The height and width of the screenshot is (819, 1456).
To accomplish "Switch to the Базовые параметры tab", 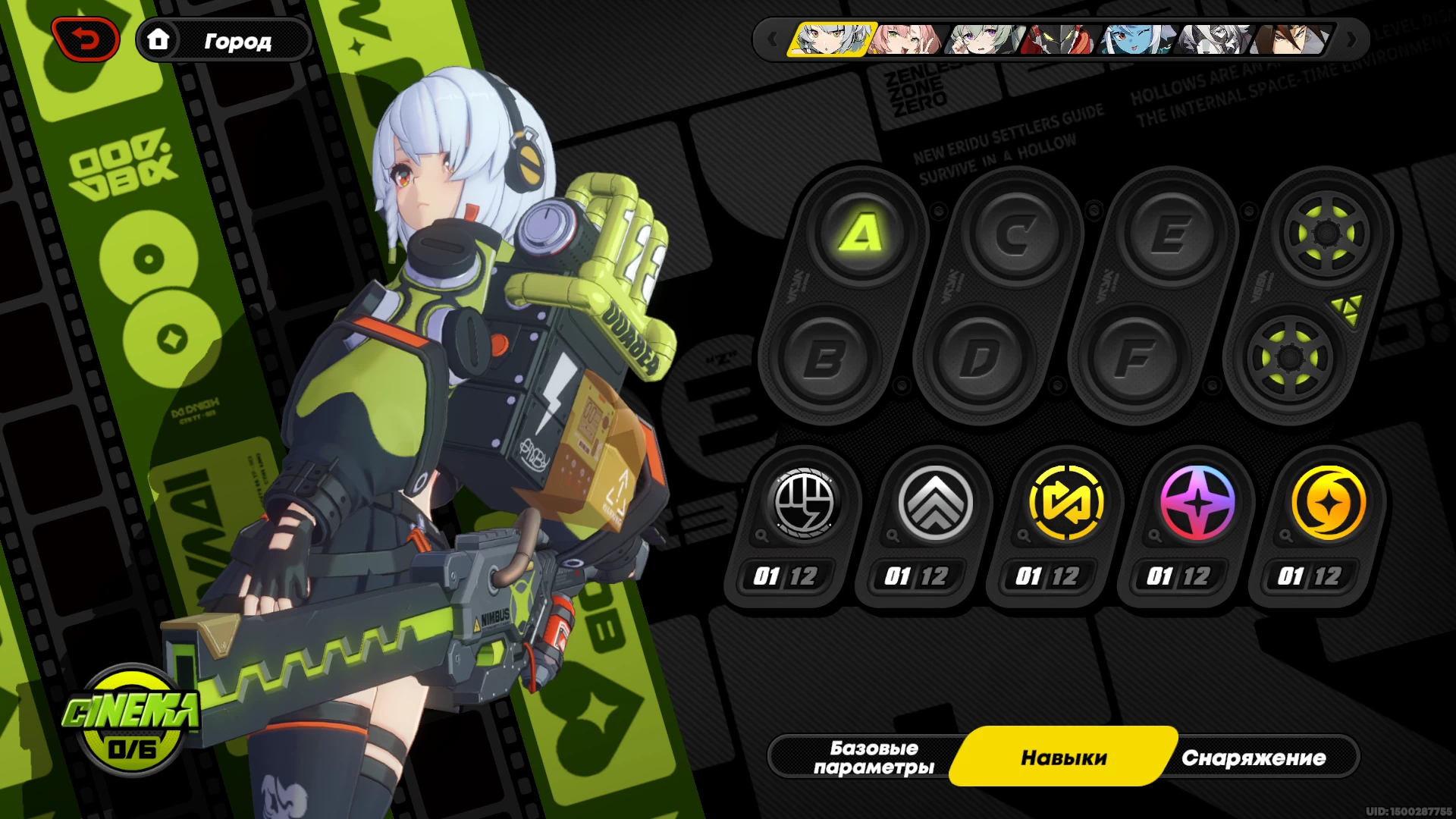I will click(874, 757).
